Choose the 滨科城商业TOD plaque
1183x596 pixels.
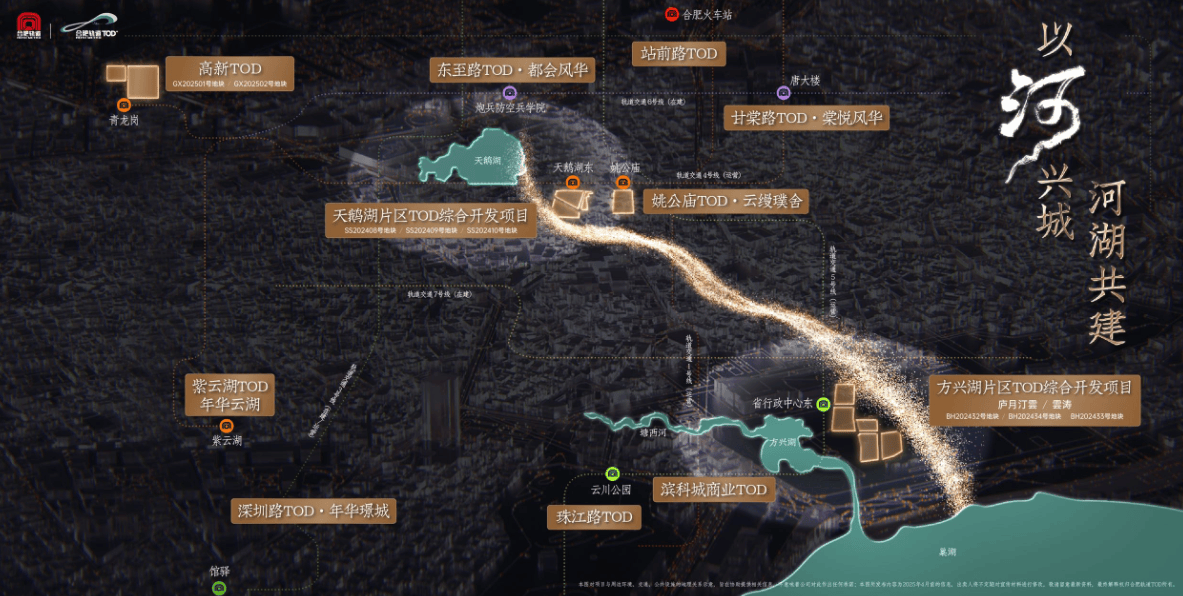pos(714,489)
